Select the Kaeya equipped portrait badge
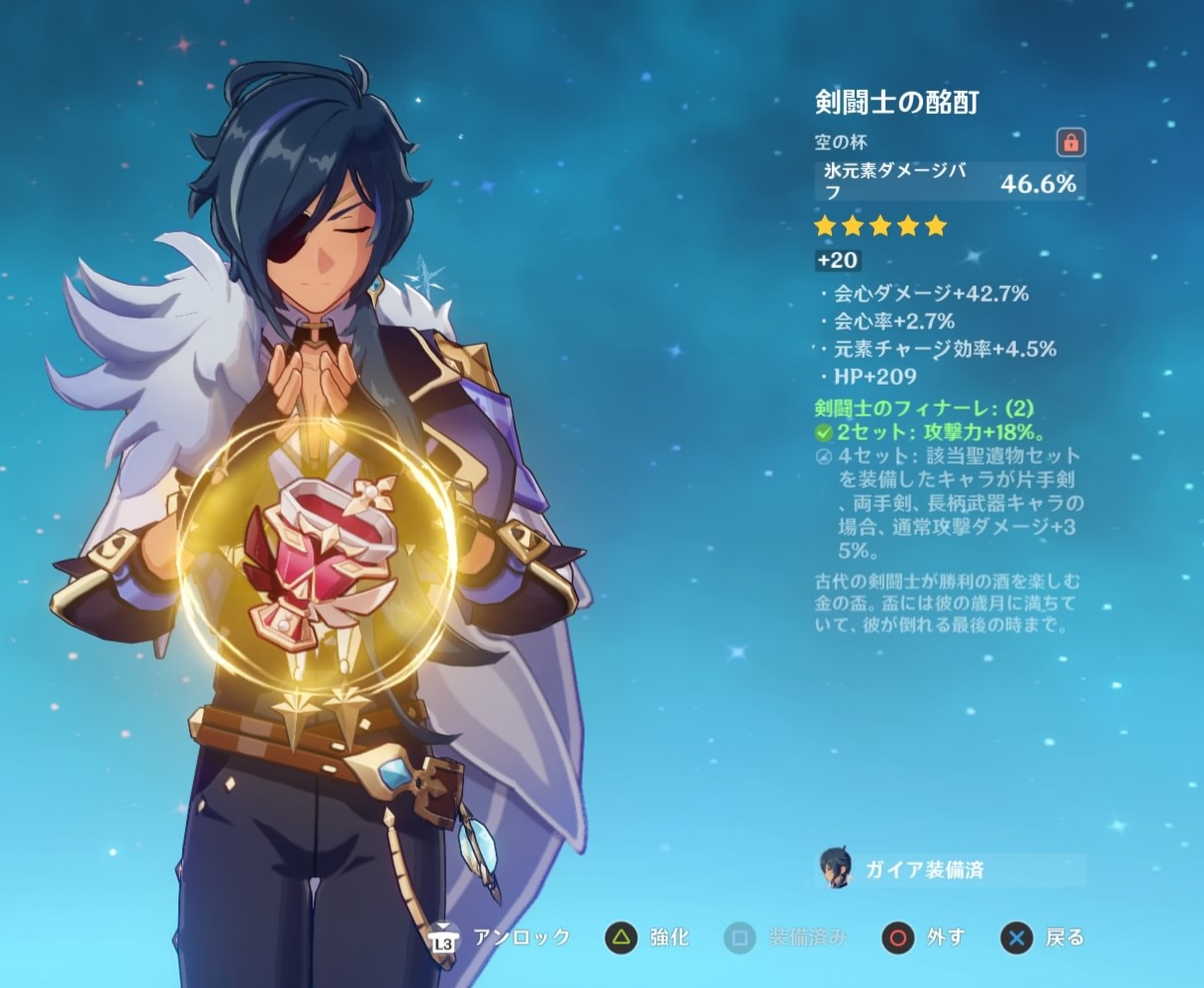 pos(836,869)
